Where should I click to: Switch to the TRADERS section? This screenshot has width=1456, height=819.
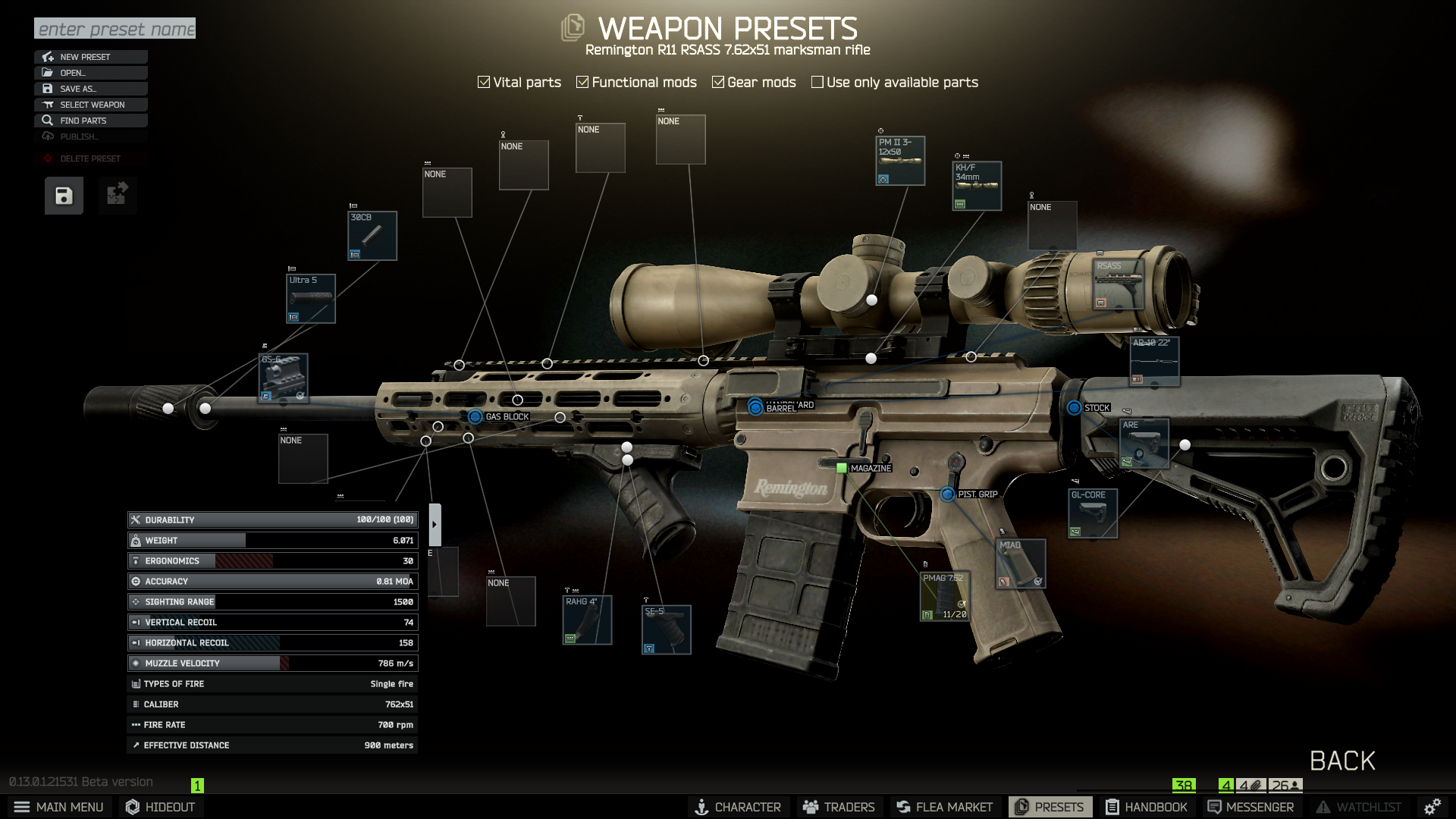[839, 806]
